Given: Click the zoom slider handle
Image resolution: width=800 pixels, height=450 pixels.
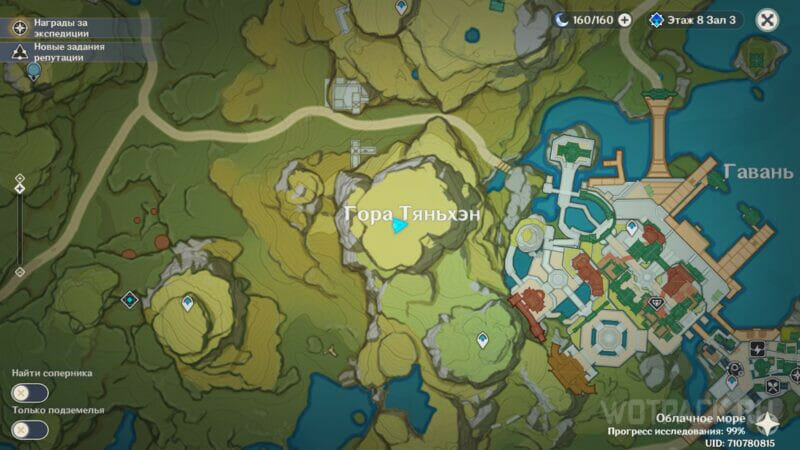Looking at the screenshot, I should 19,189.
